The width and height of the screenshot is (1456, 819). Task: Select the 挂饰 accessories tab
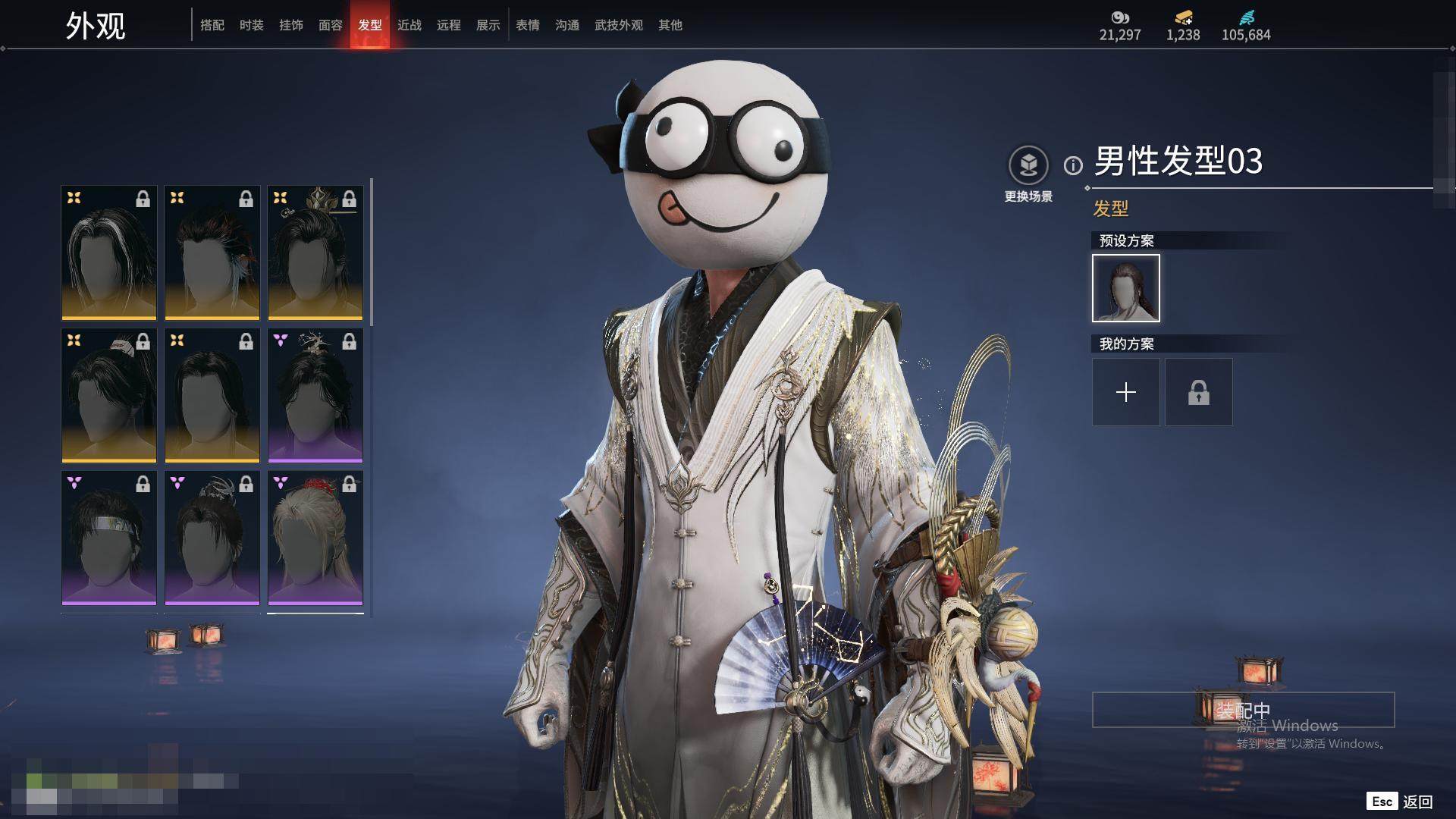[291, 26]
